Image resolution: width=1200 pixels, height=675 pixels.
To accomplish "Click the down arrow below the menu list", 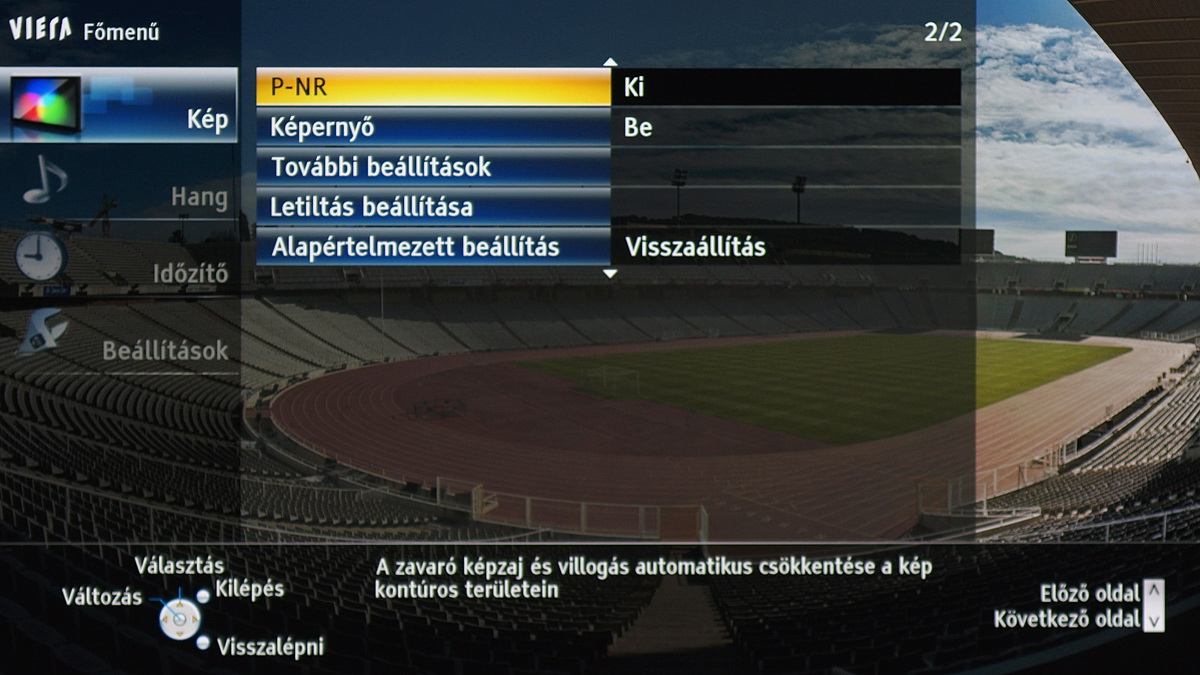I will (x=610, y=274).
